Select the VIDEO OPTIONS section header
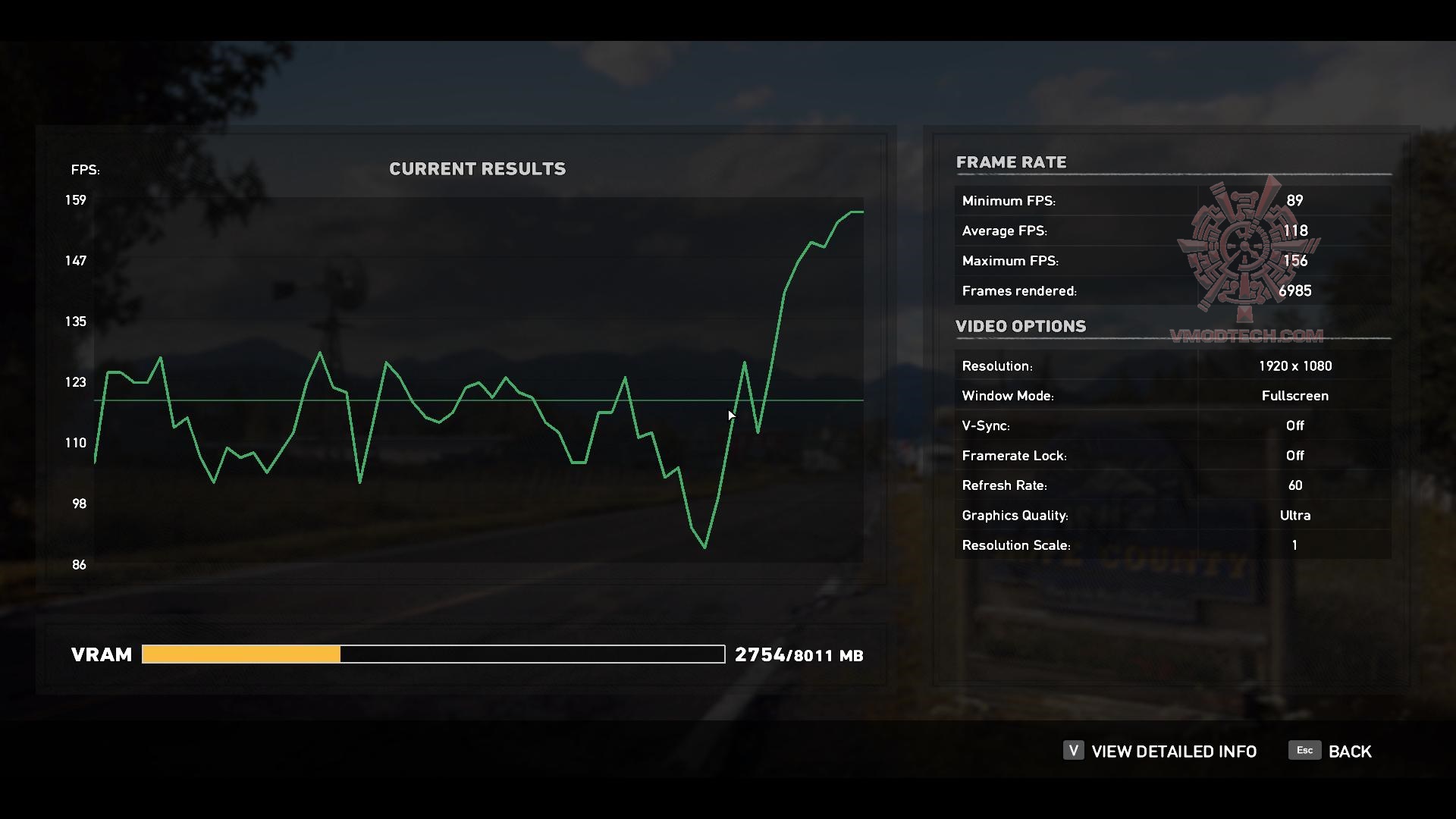The width and height of the screenshot is (1456, 819). coord(1021,326)
